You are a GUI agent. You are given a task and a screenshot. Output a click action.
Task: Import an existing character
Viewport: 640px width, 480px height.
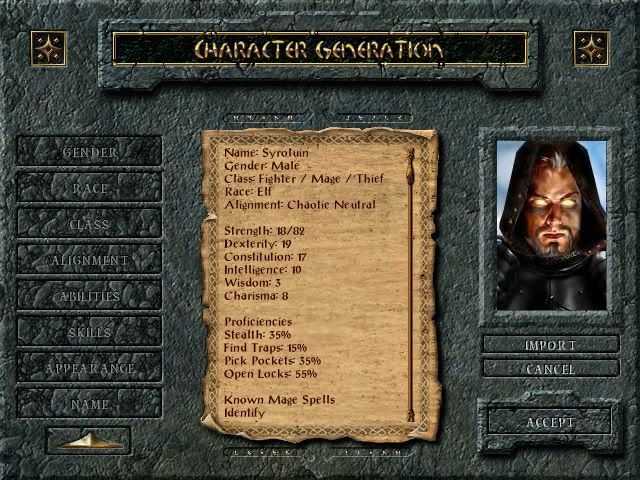pyautogui.click(x=550, y=345)
